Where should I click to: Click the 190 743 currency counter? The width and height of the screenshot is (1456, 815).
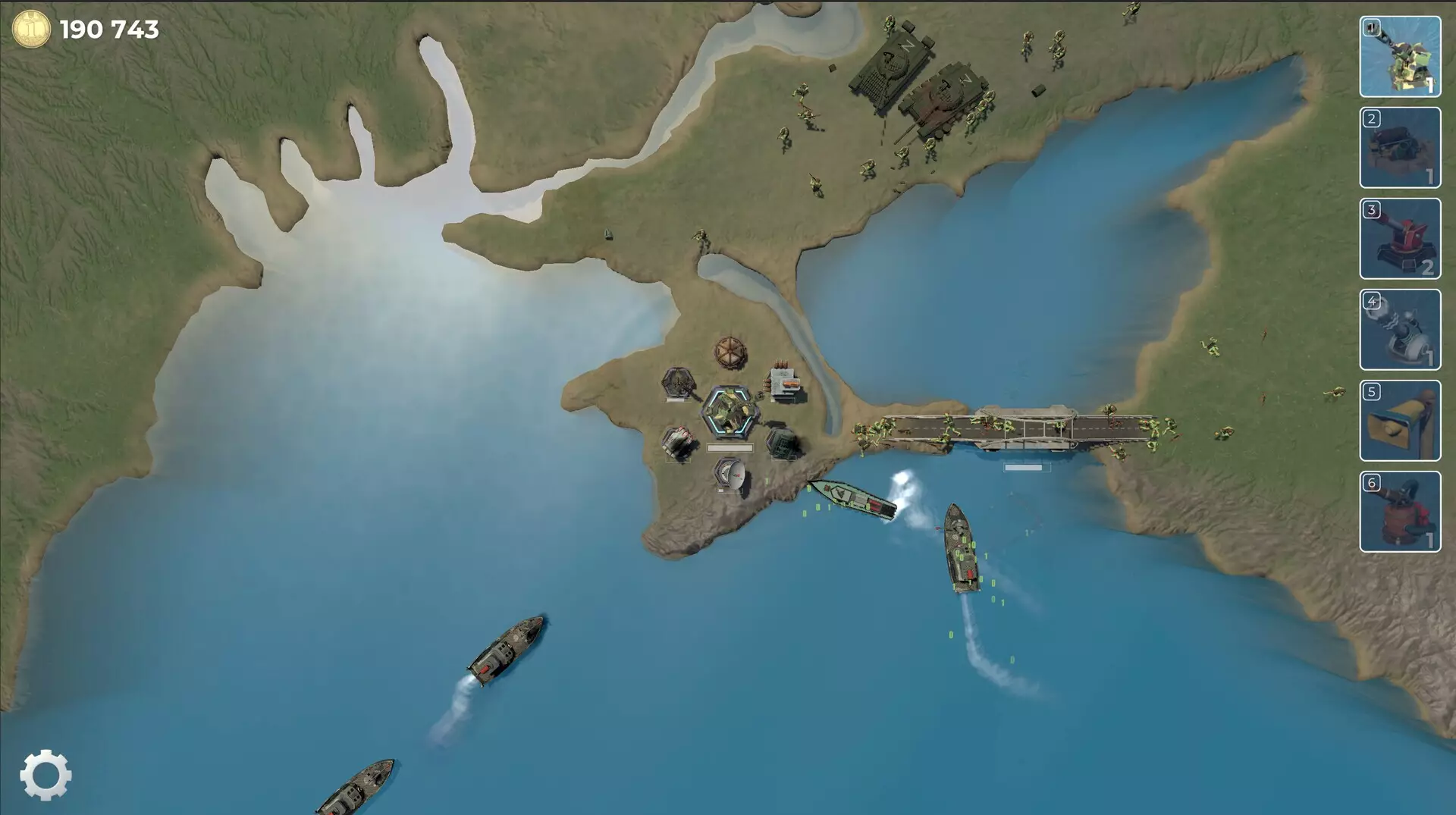click(x=108, y=30)
